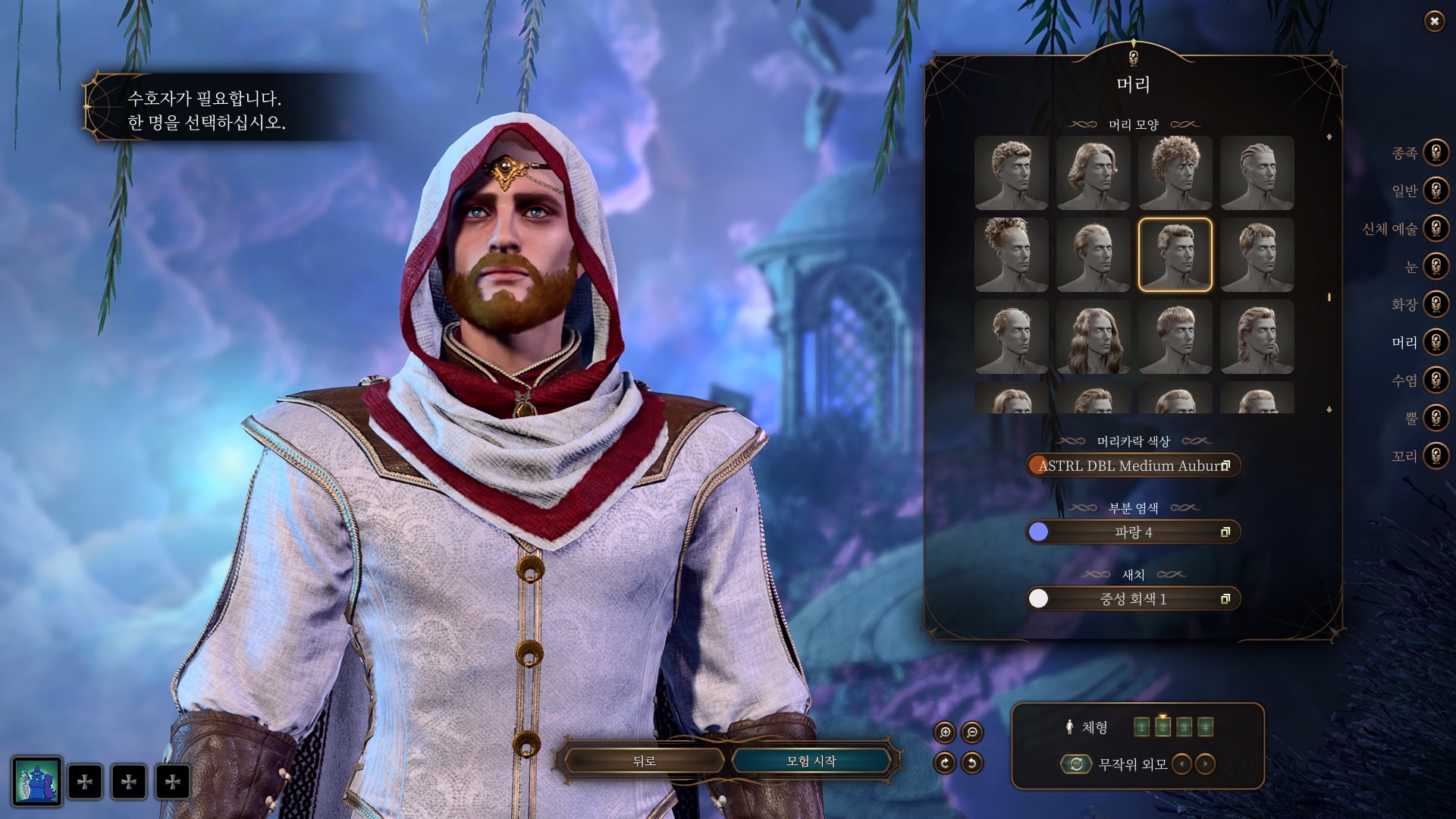Select the 뿔 horns category
1456x819 pixels.
pos(1435,418)
